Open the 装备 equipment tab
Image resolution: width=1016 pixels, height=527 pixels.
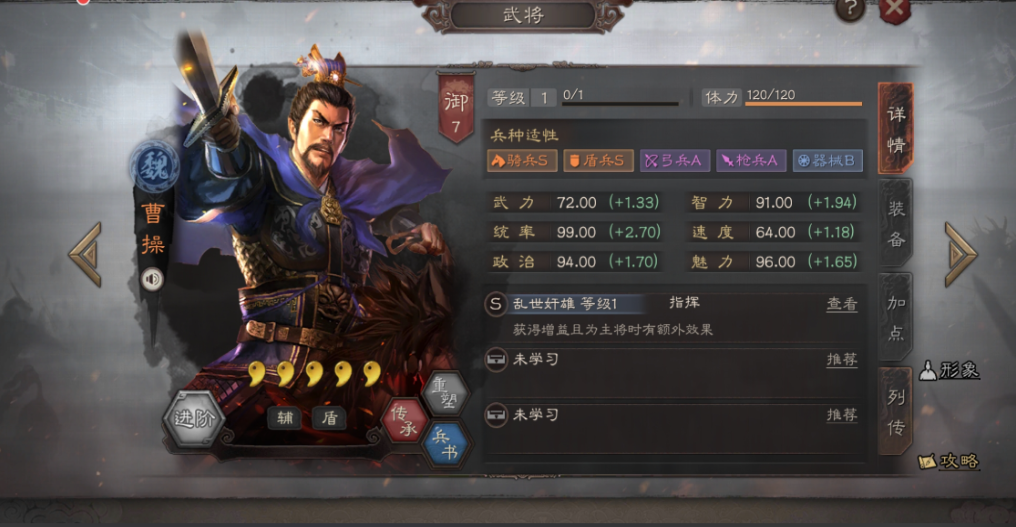[x=896, y=224]
